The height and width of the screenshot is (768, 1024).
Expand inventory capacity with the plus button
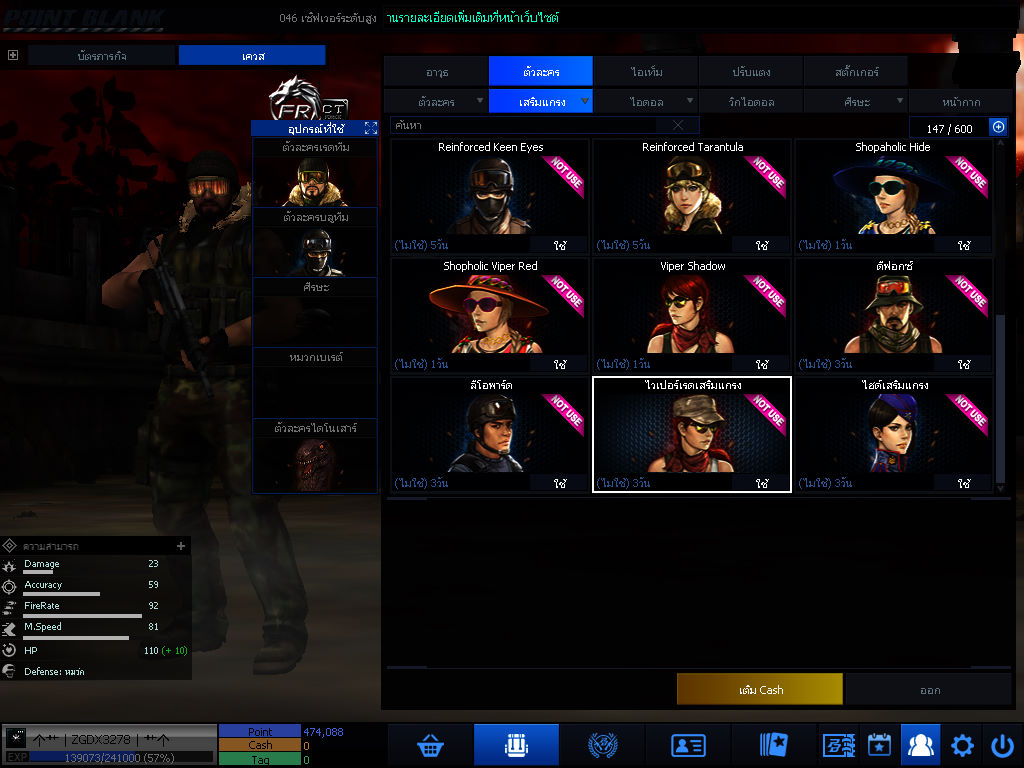(x=997, y=127)
